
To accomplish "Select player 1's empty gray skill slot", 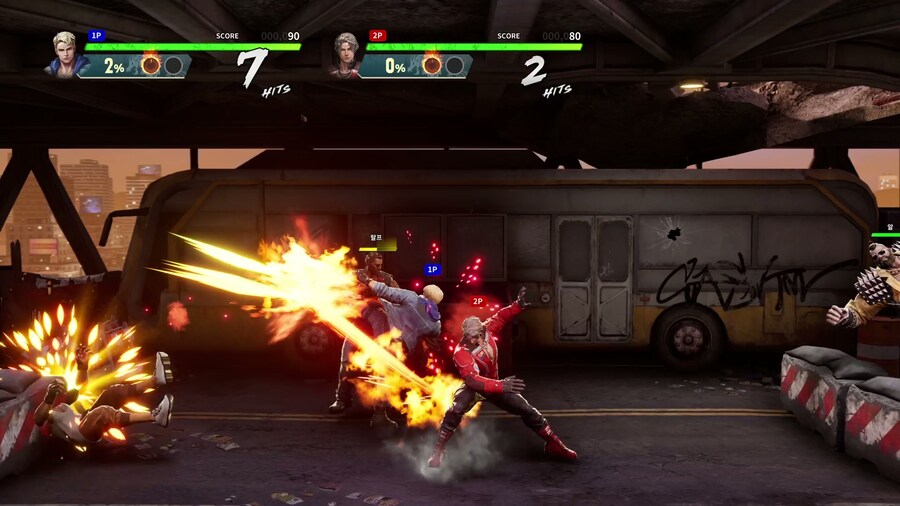I will 173,66.
